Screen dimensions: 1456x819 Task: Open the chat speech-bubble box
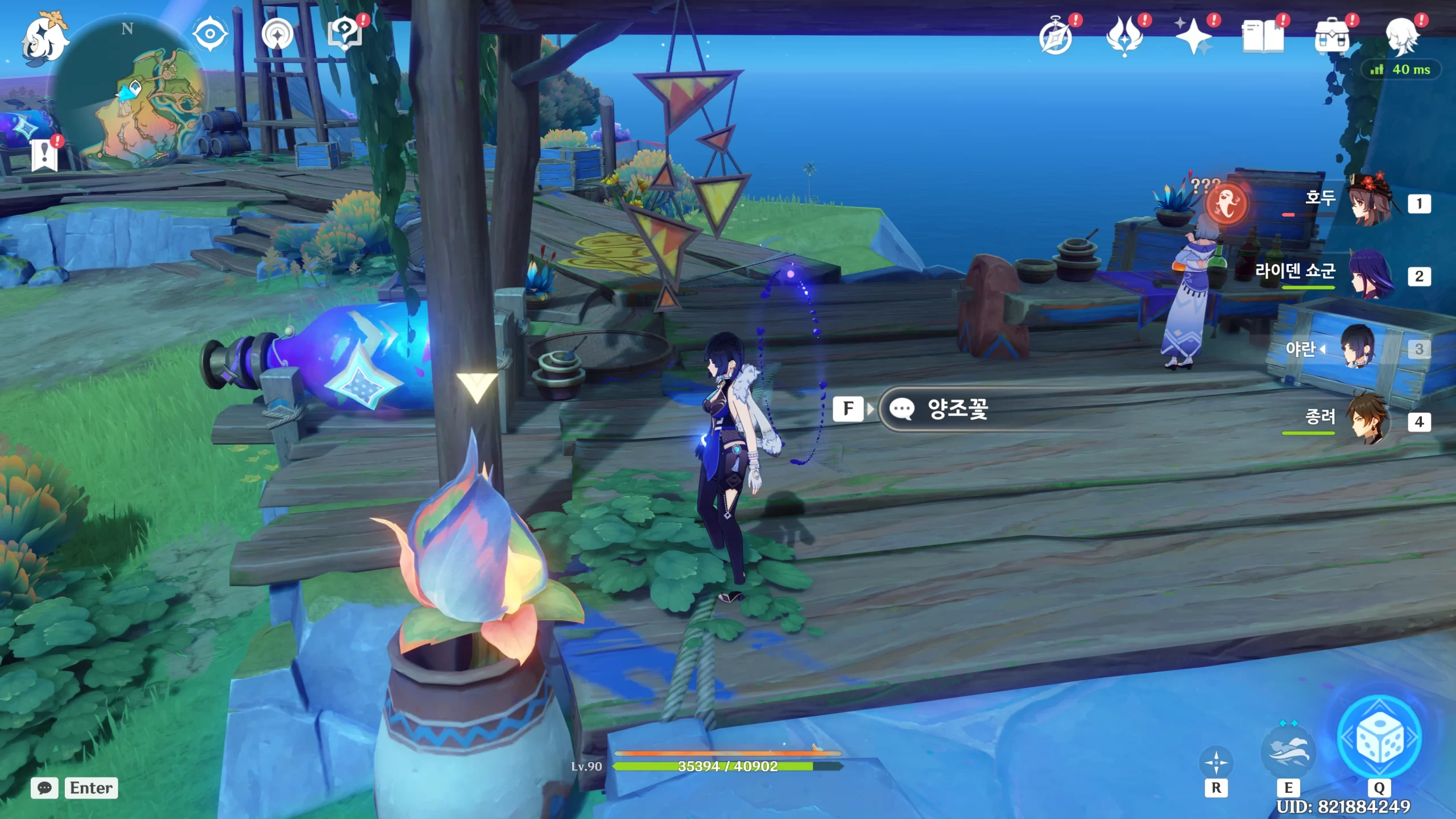click(x=45, y=788)
